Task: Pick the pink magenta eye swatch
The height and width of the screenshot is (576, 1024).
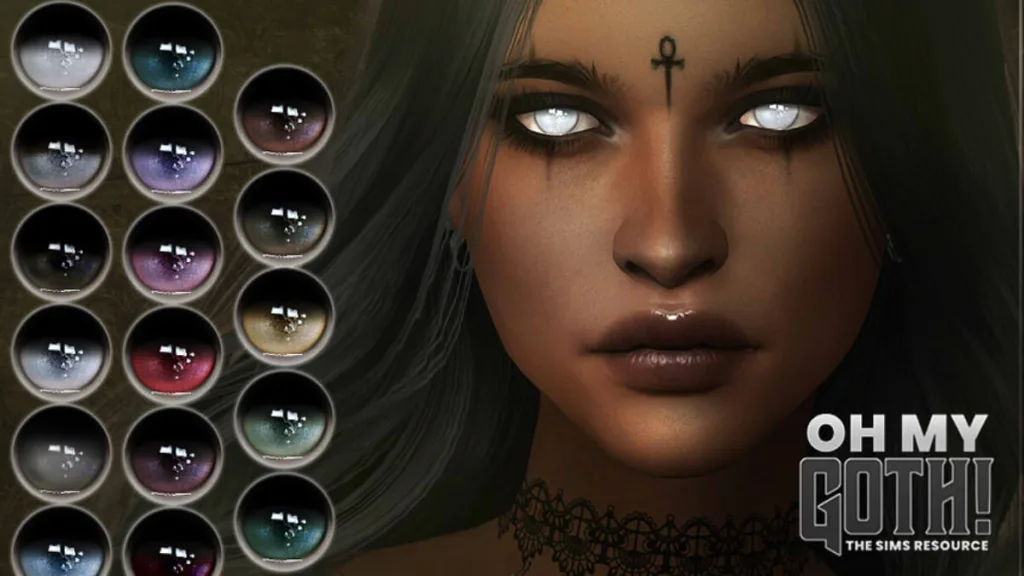Action: coord(172,253)
